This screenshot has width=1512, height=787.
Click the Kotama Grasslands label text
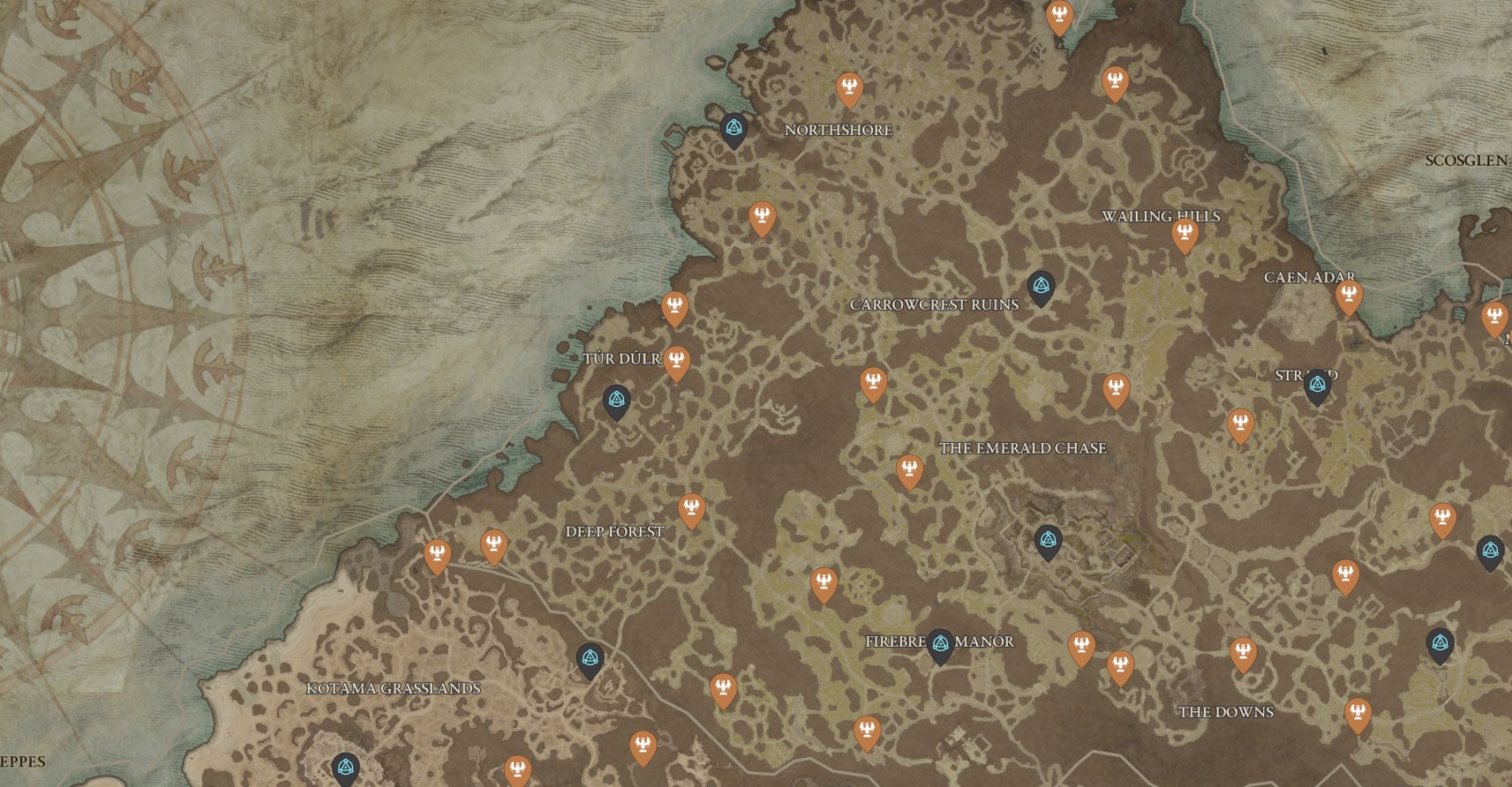pos(394,690)
